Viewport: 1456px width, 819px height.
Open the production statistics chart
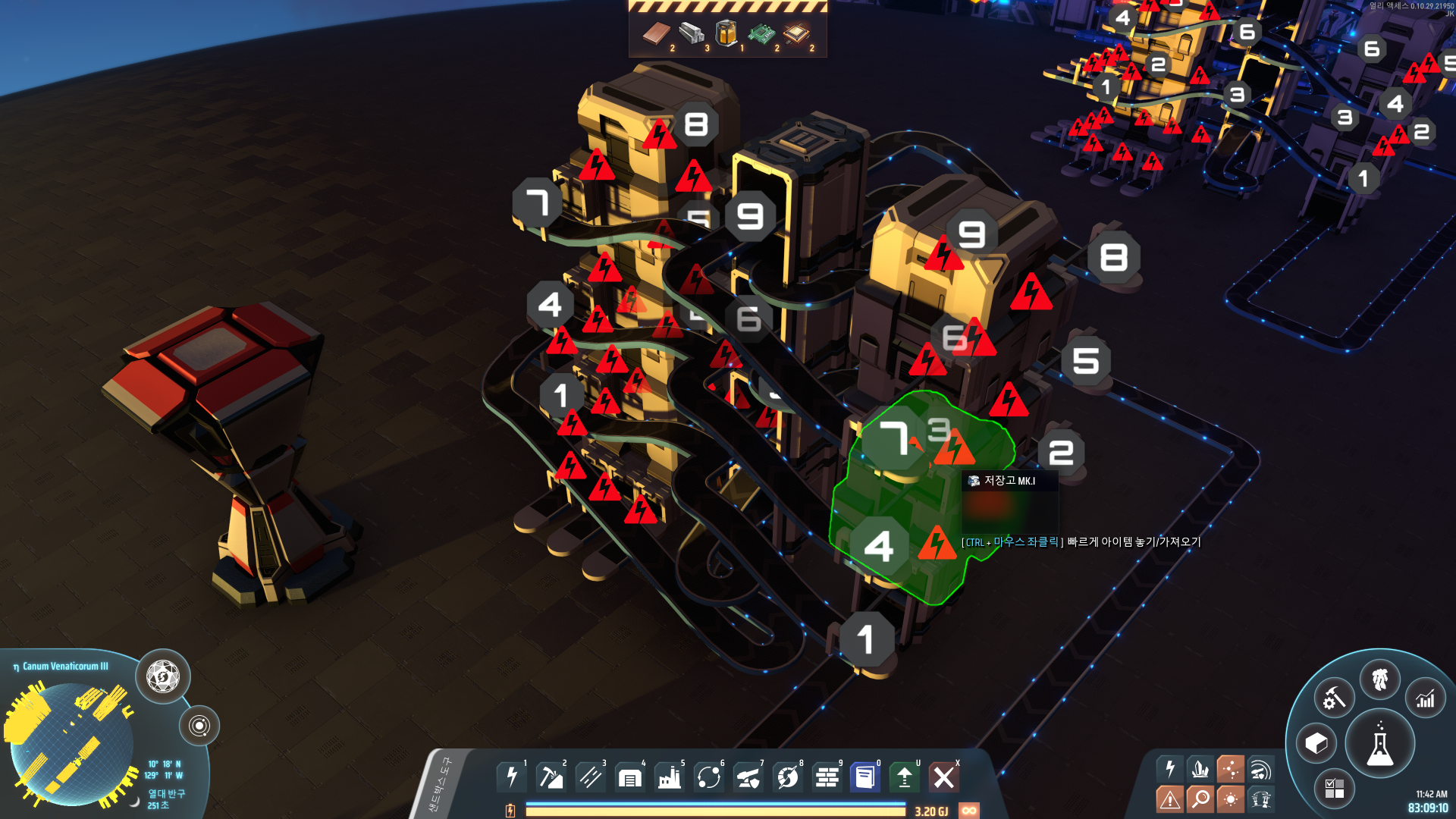[x=1426, y=698]
